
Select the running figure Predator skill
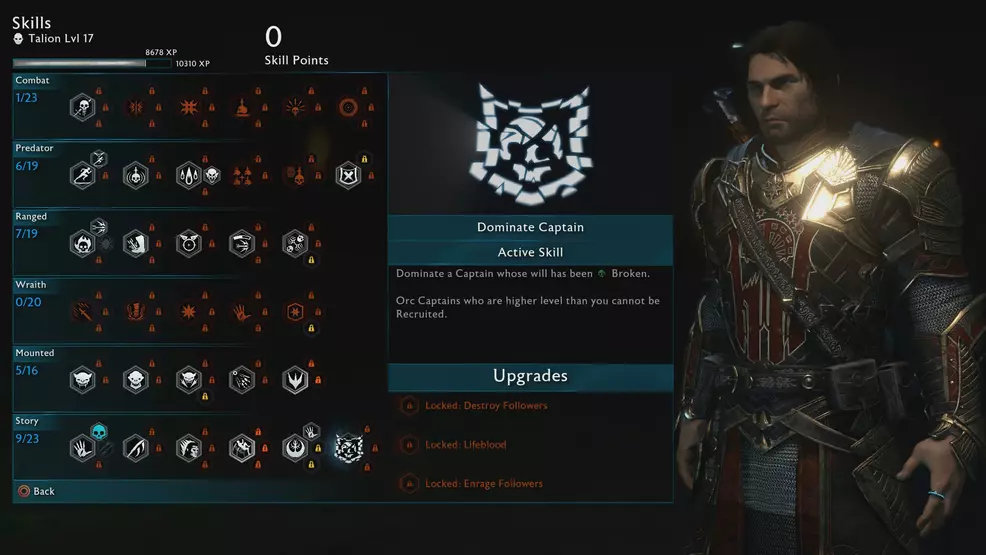pos(82,175)
